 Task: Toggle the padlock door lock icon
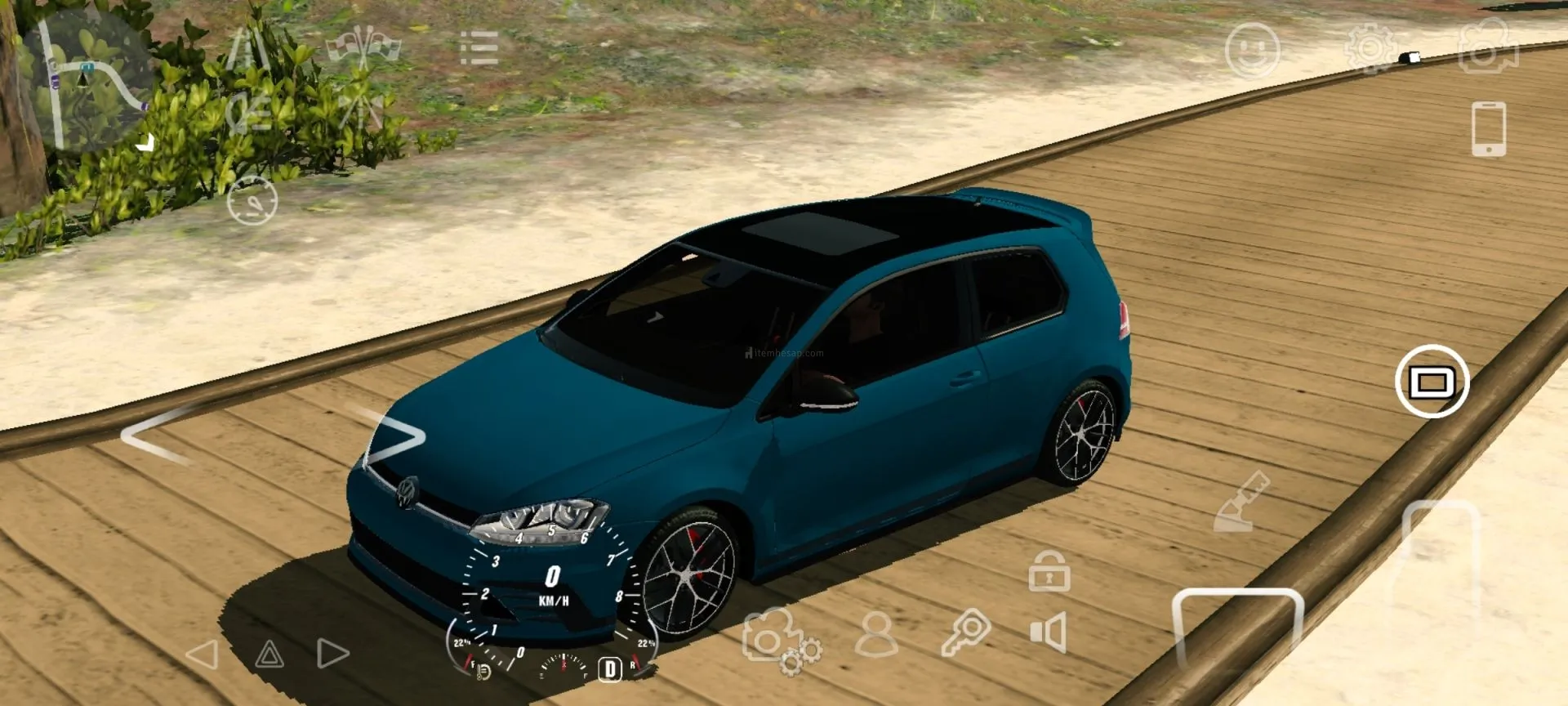[1049, 571]
